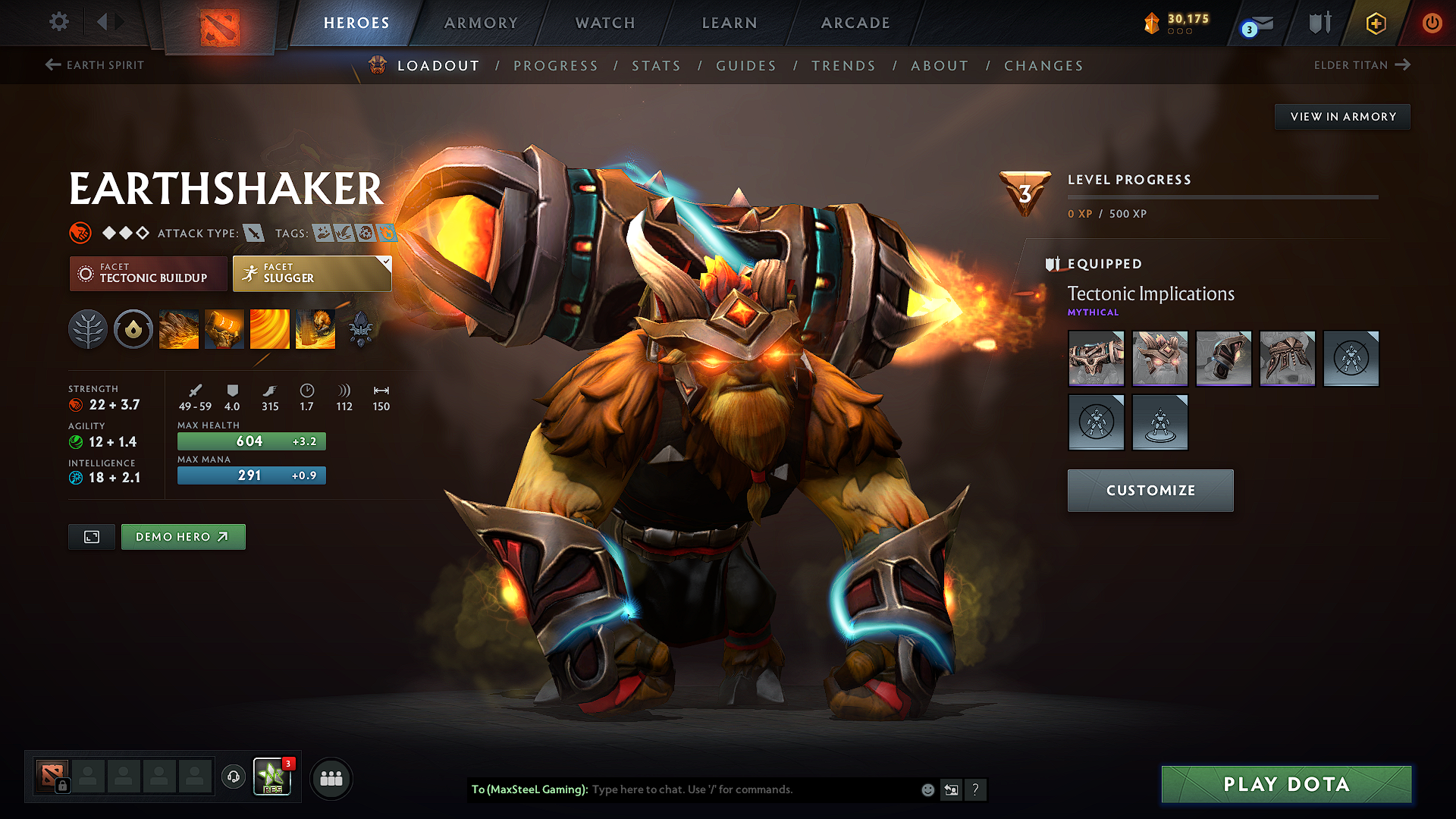Click the Aftershock ability icon
Screen dimensions: 1456x819
pyautogui.click(x=270, y=328)
